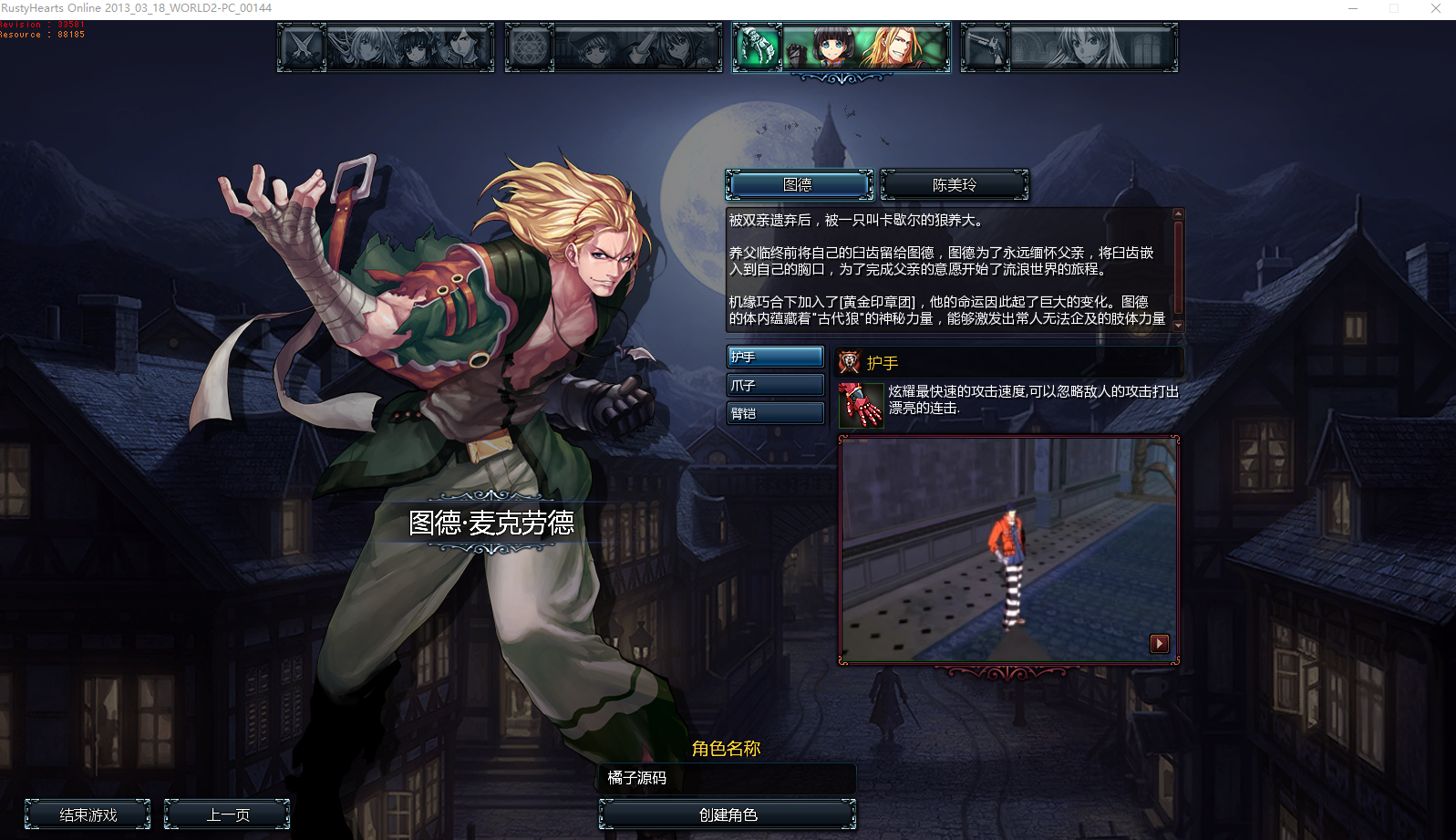Select the 爪子 weapon type option
The height and width of the screenshot is (840, 1456).
pyautogui.click(x=774, y=384)
